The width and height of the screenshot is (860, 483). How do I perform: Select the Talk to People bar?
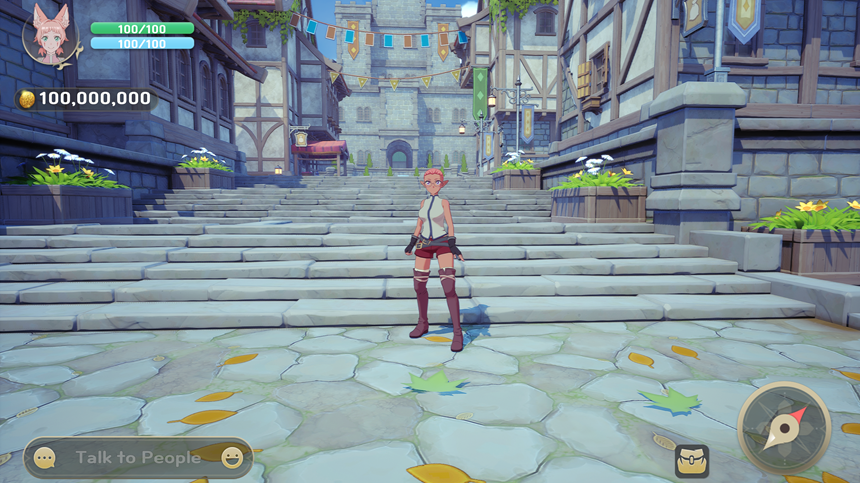138,458
